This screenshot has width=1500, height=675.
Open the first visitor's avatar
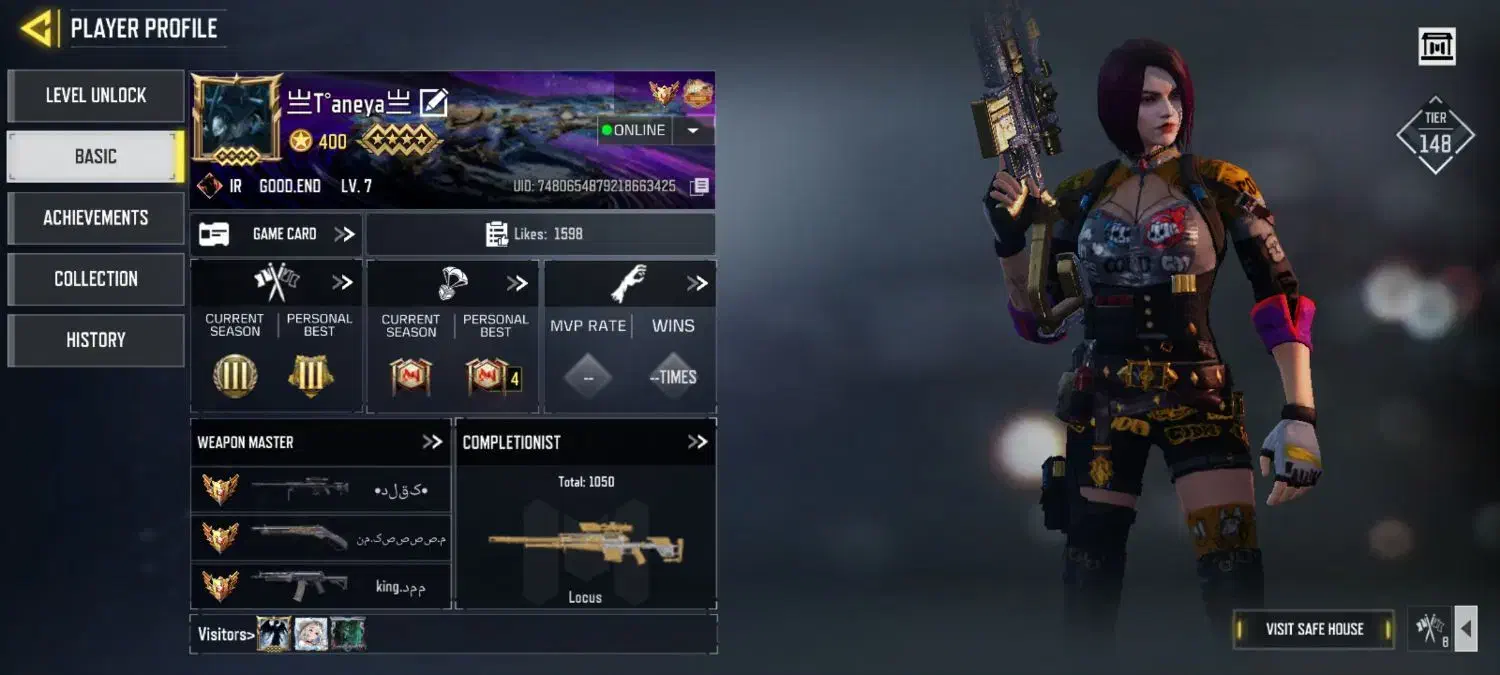(273, 633)
